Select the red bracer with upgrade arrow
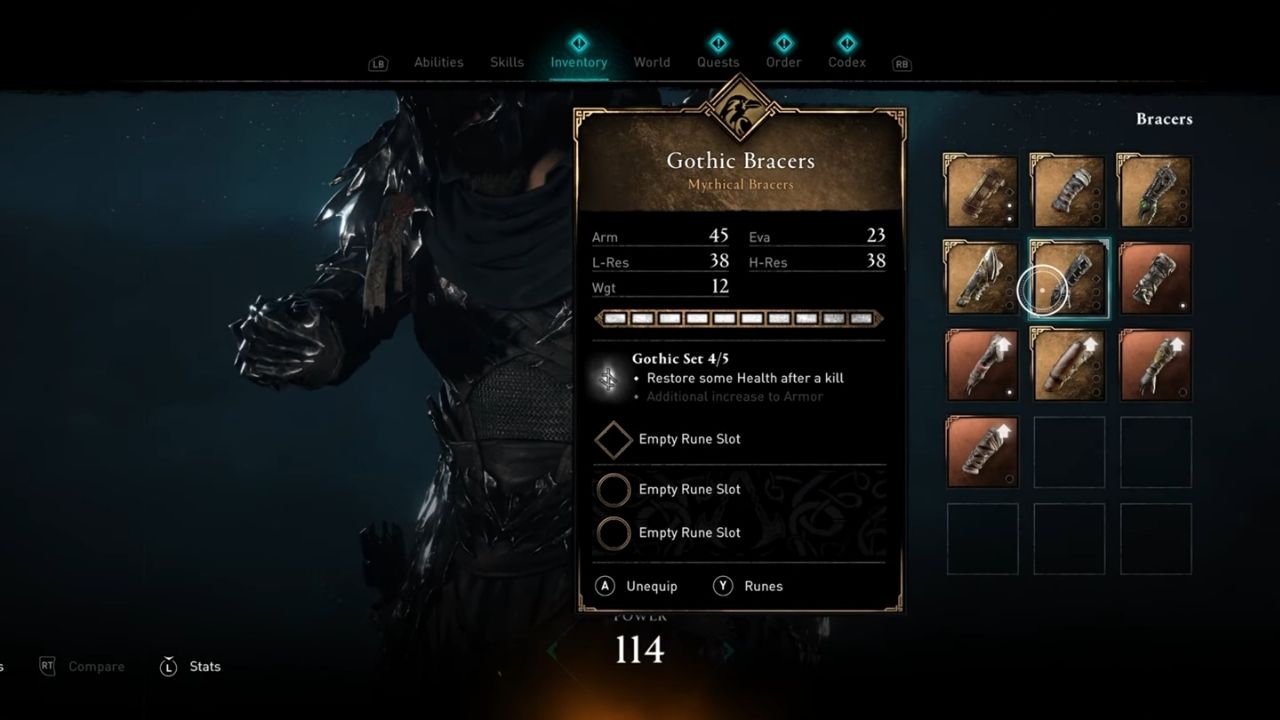Screen dimensions: 1280x720 (x=981, y=364)
